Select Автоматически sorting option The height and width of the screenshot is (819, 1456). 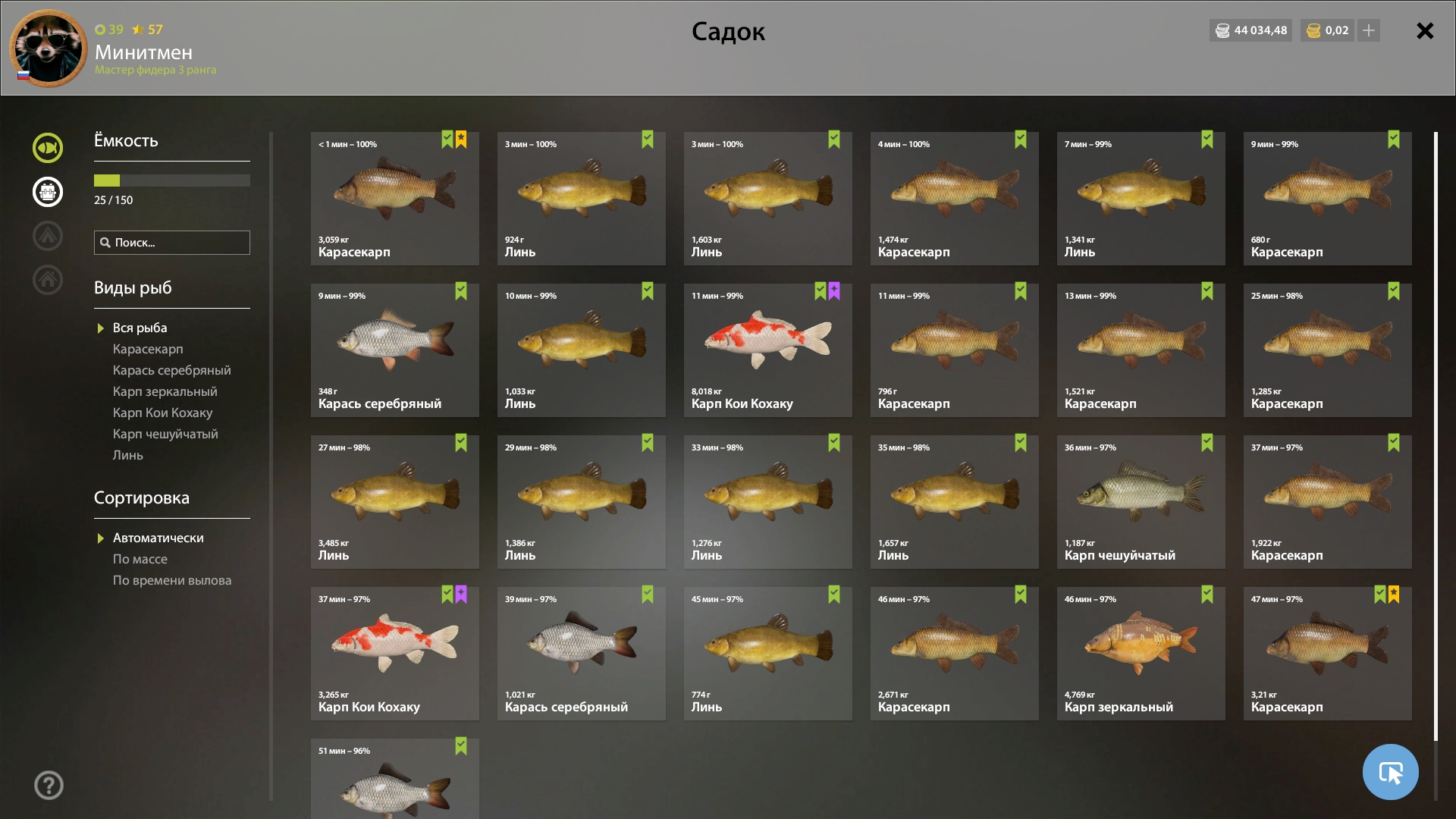[158, 538]
